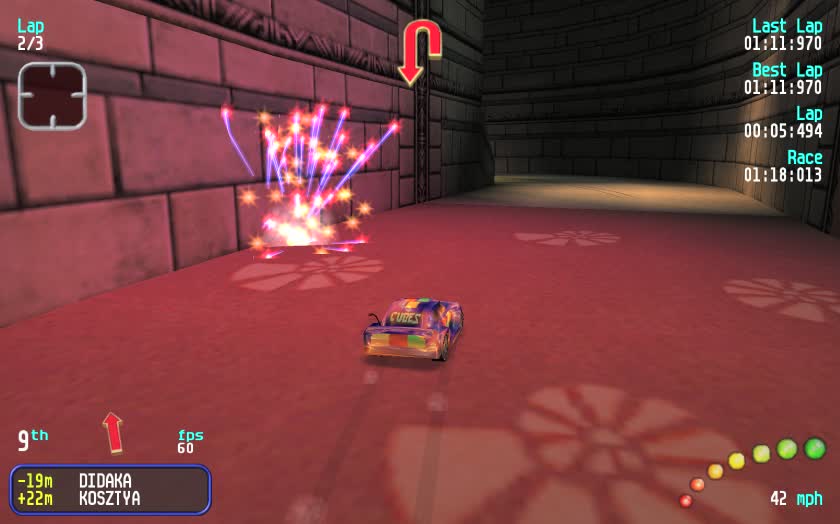Select the KOSZTYA opponent row
The image size is (840, 524).
(x=109, y=498)
